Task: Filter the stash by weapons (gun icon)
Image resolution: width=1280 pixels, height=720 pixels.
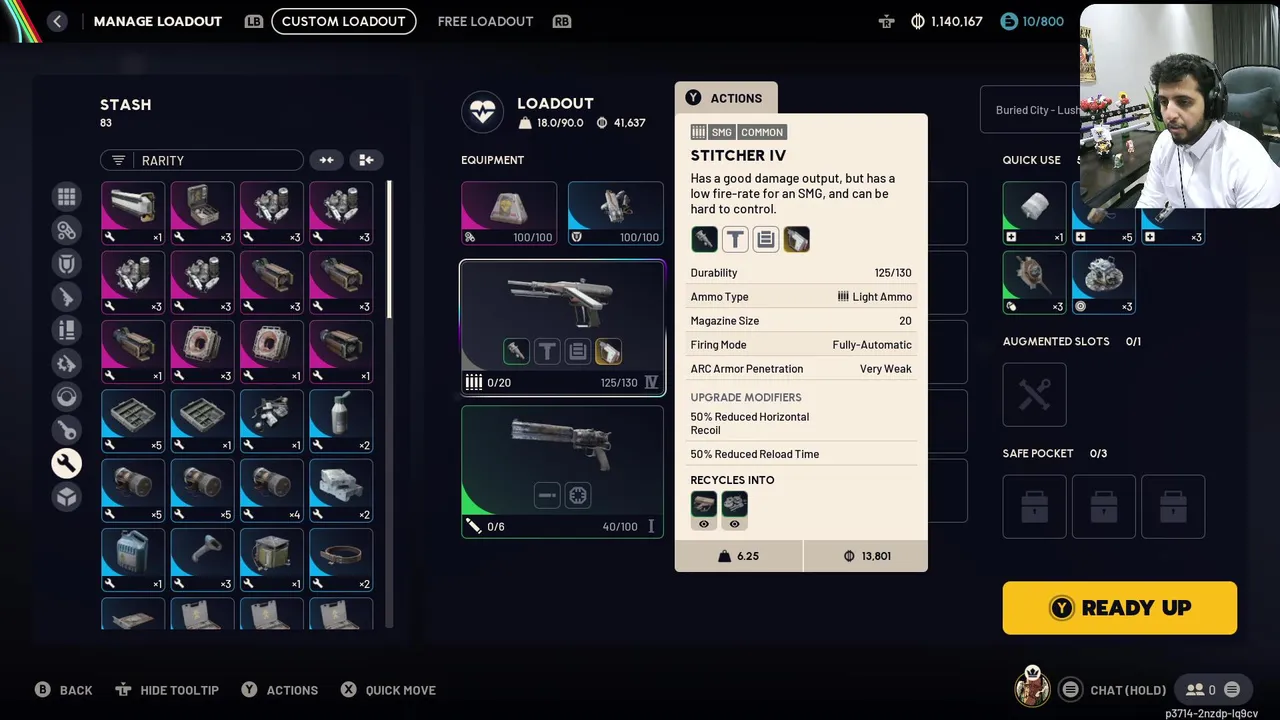Action: 66,297
